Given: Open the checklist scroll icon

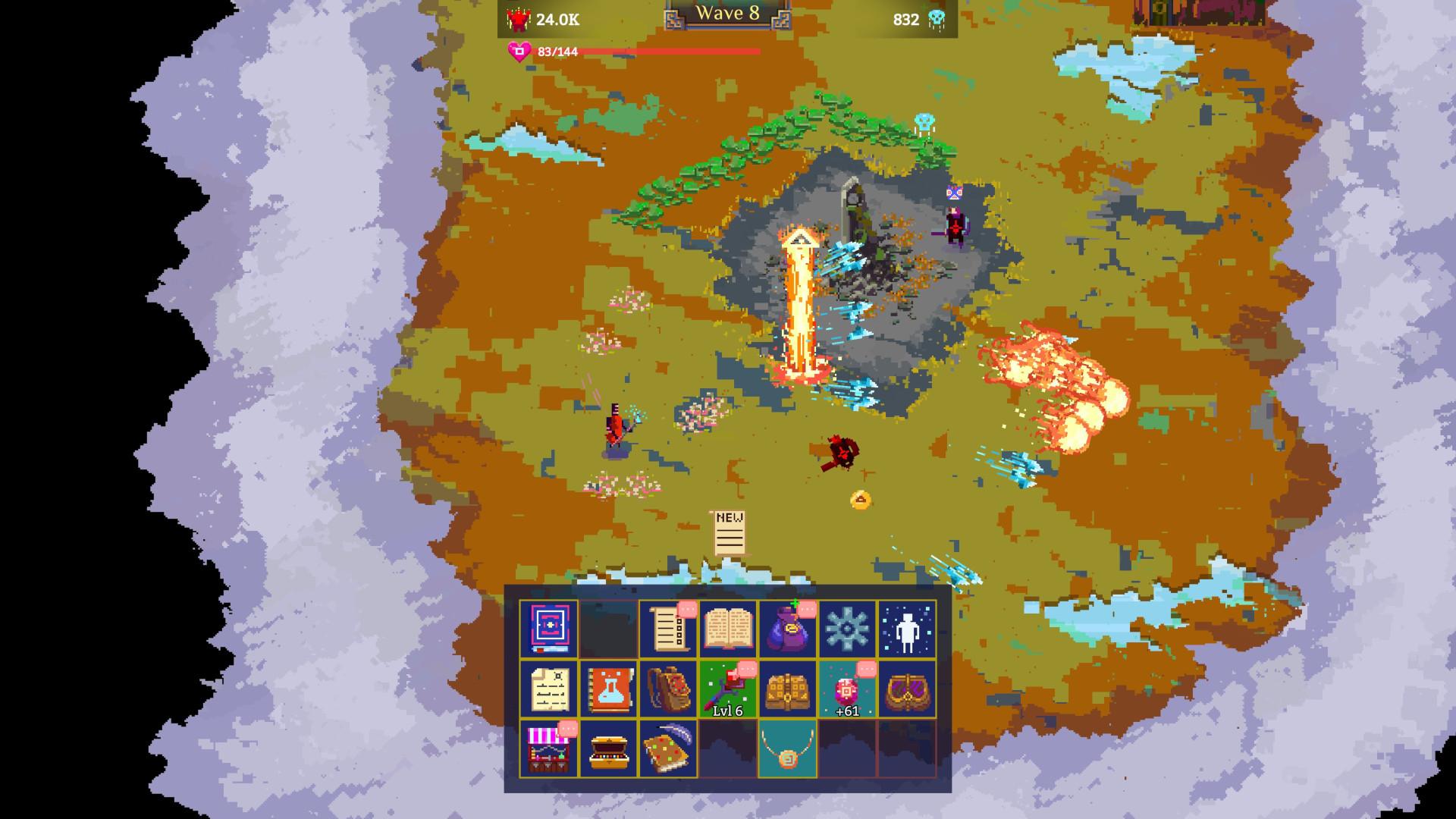Looking at the screenshot, I should 668,629.
